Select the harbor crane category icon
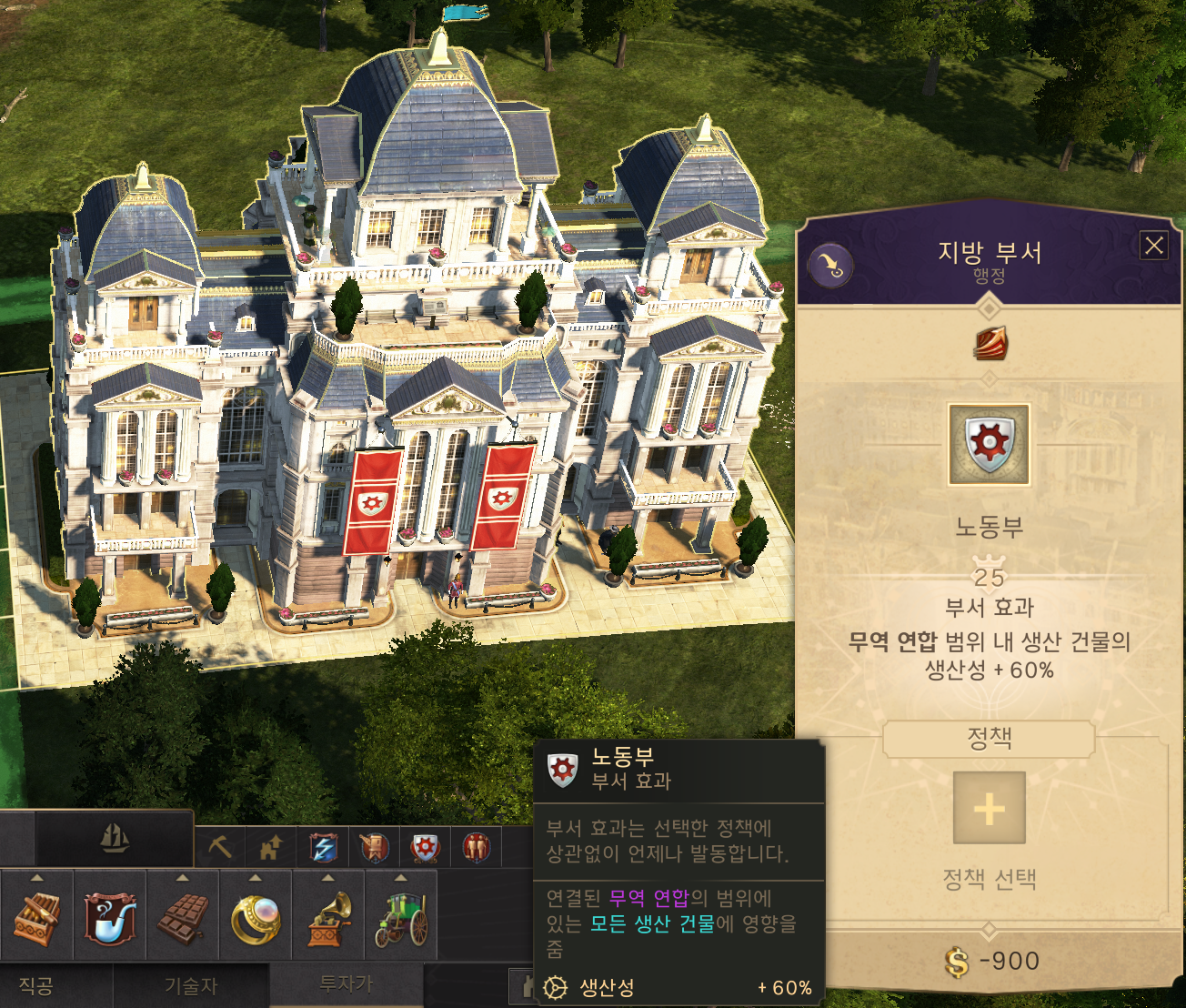 coord(374,848)
